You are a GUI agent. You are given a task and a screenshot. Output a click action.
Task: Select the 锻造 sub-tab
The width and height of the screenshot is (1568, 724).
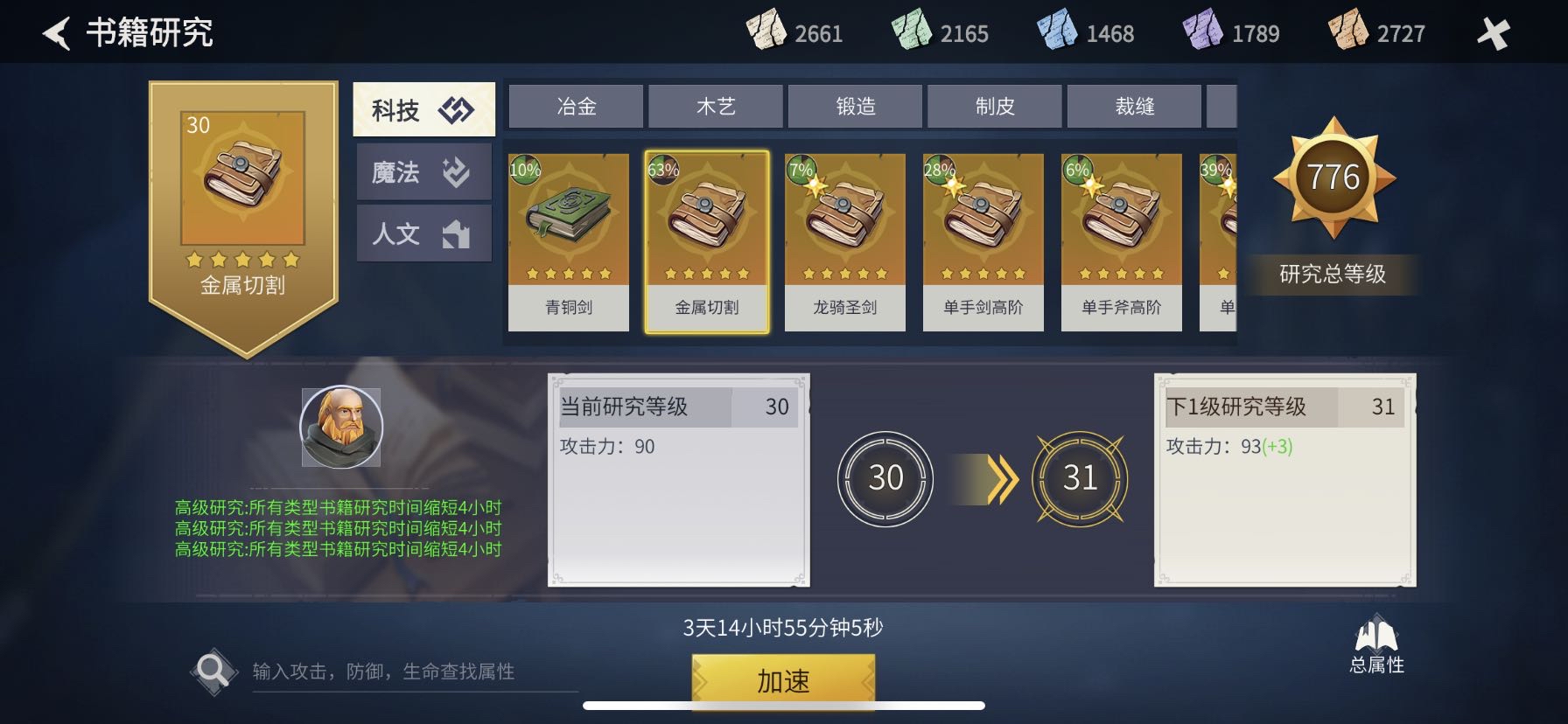click(855, 107)
